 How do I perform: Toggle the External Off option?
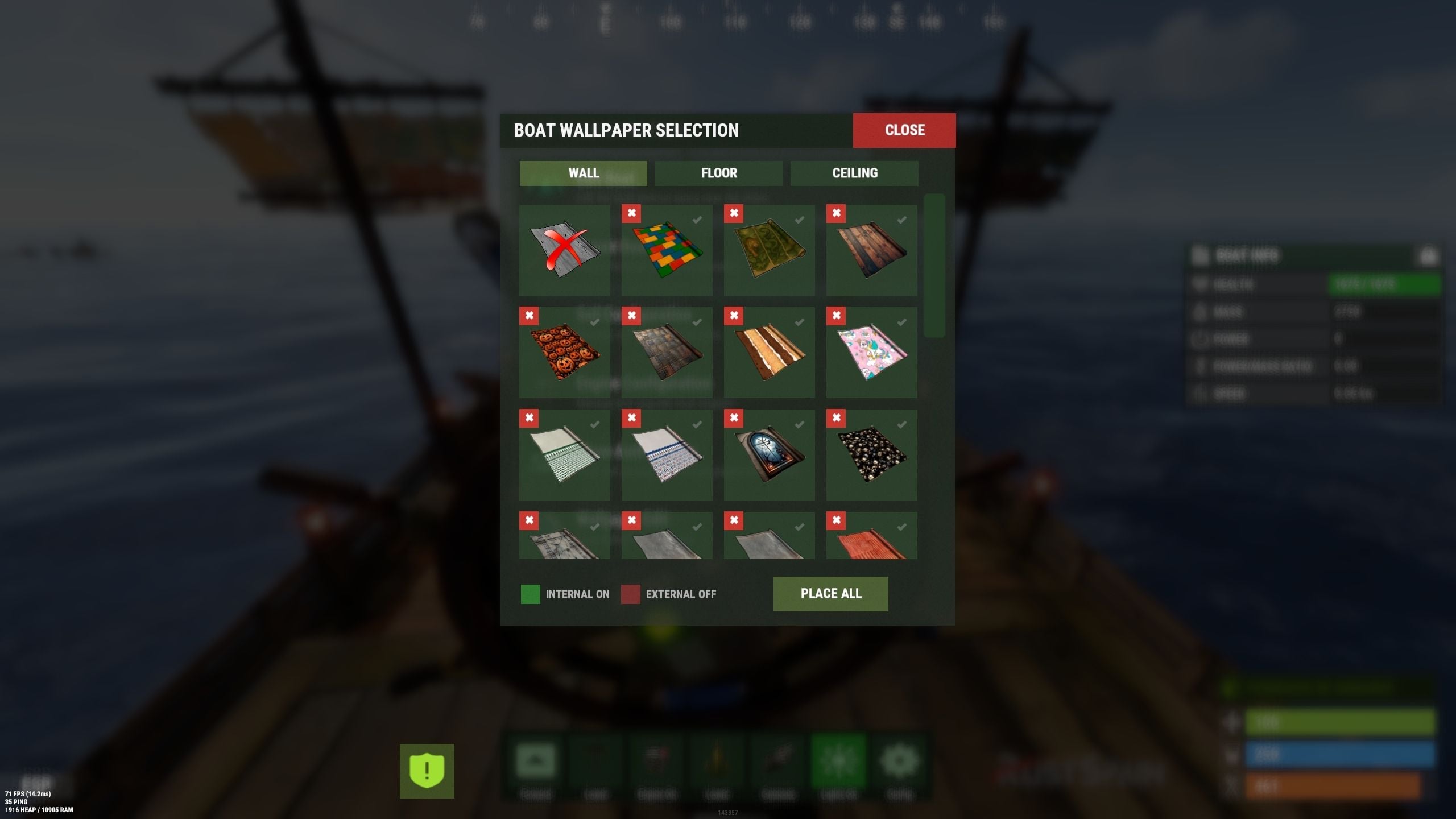(x=631, y=594)
